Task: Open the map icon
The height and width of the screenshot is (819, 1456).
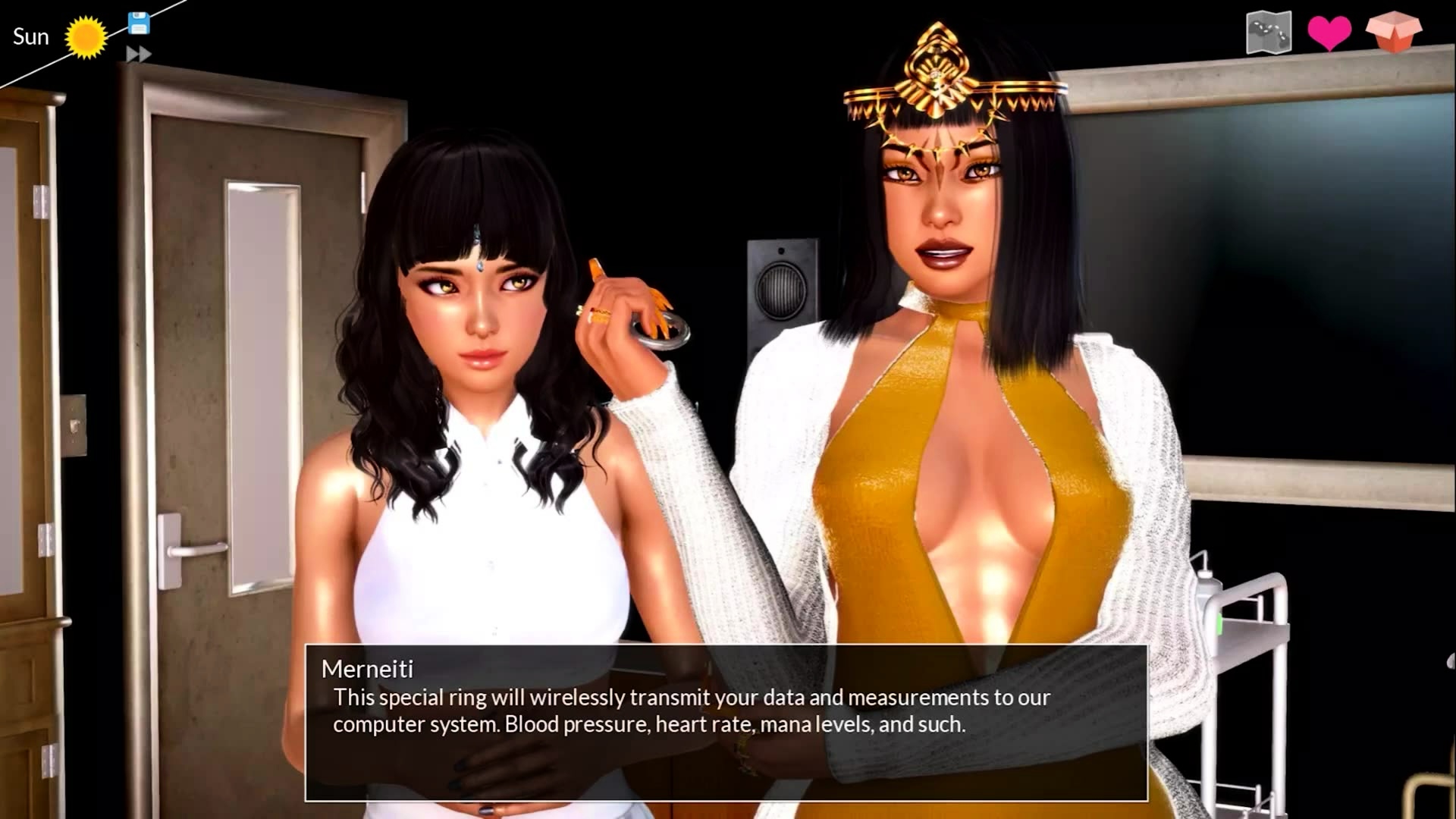Action: coord(1269,33)
